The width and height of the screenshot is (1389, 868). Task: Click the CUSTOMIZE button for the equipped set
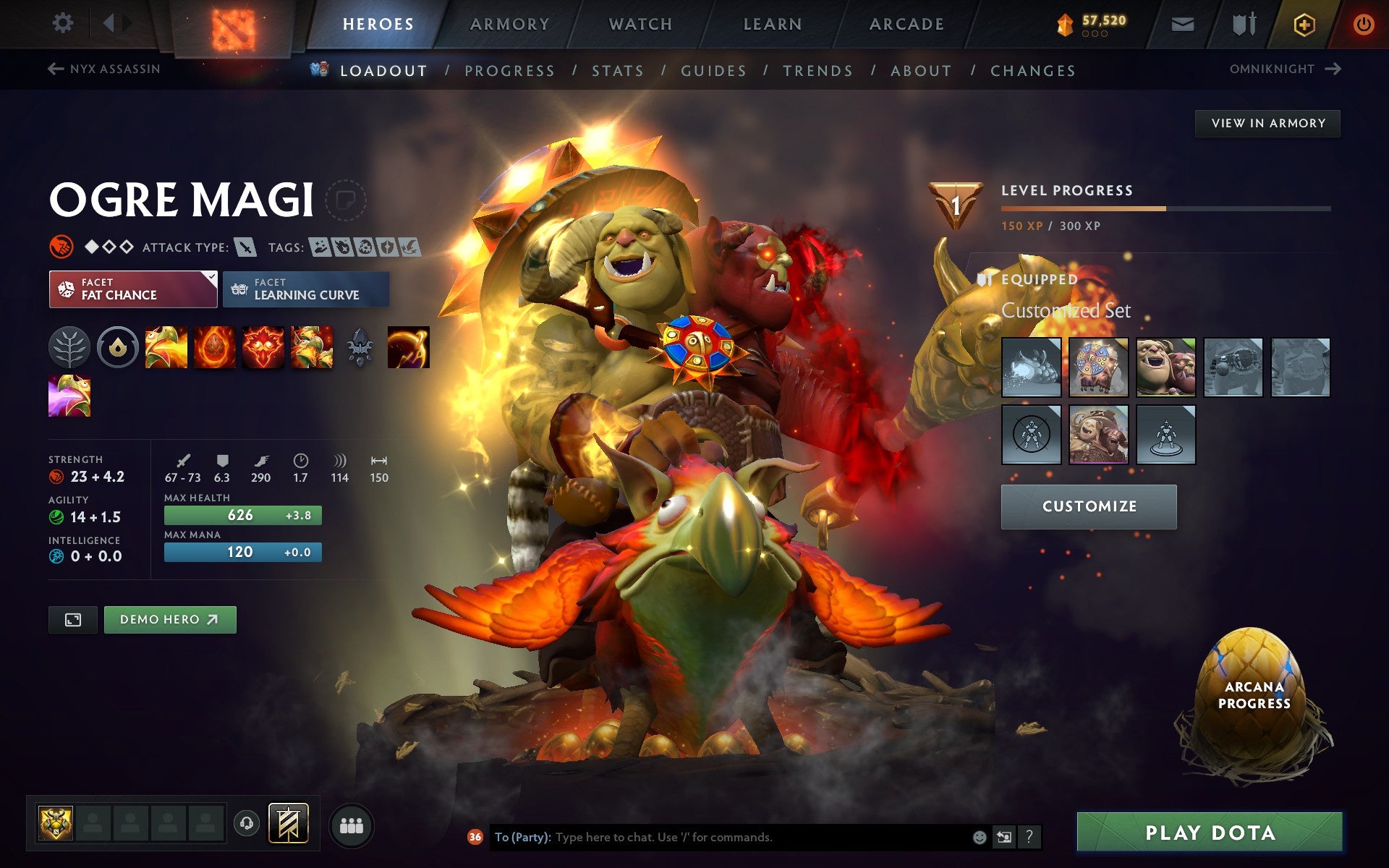coord(1088,506)
